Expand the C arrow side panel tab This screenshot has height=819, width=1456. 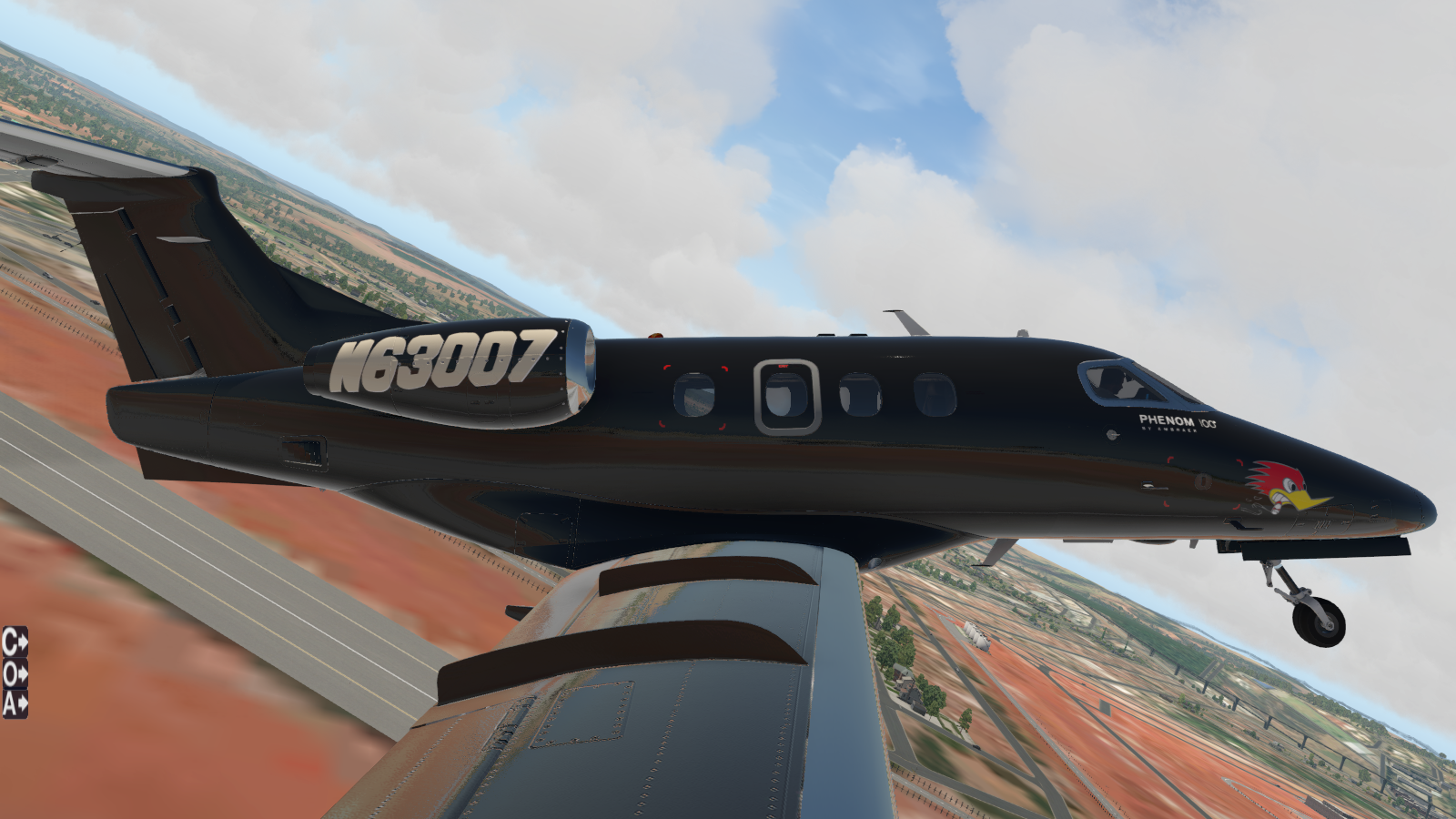click(15, 642)
